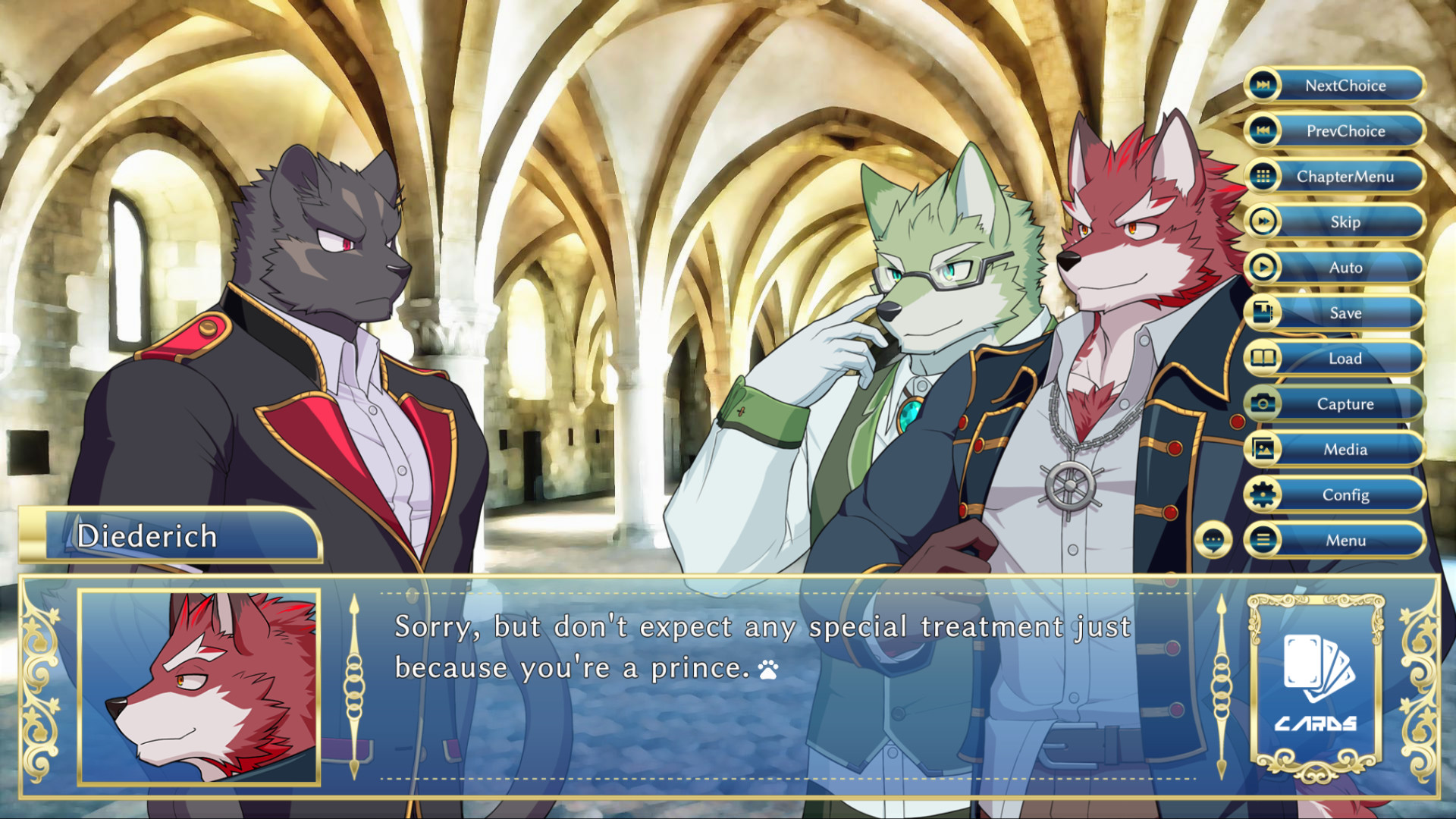Viewport: 1456px width, 819px height.
Task: Click the Save button
Action: point(1346,312)
